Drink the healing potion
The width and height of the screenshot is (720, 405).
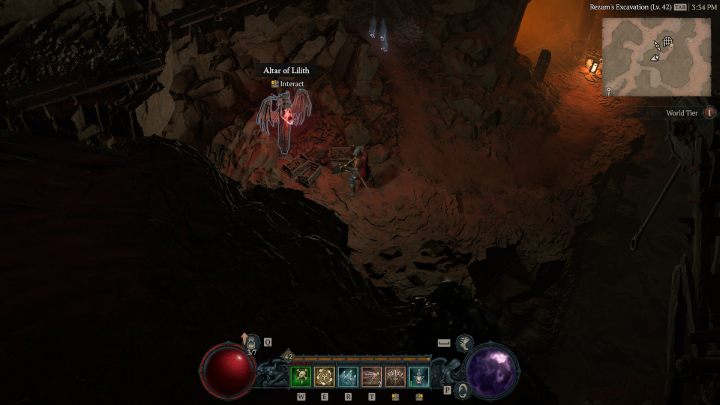pos(252,343)
